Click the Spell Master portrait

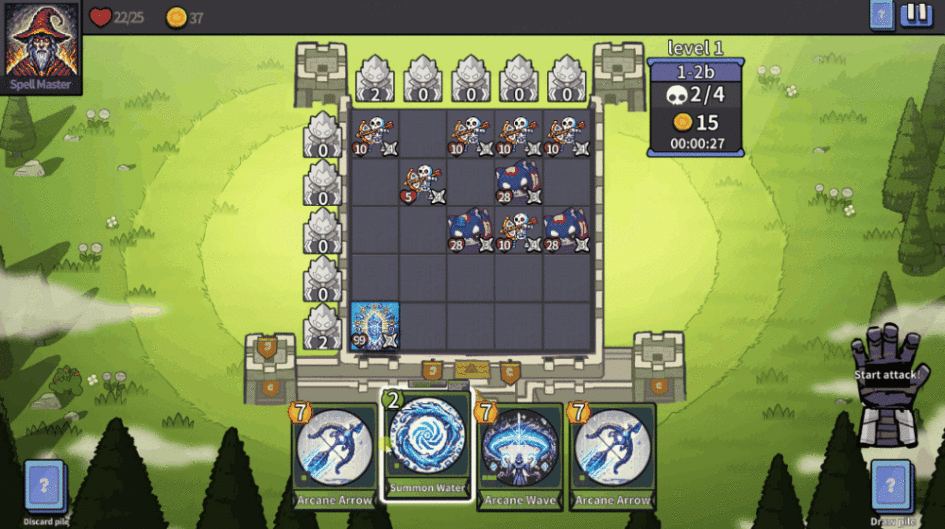(x=41, y=46)
